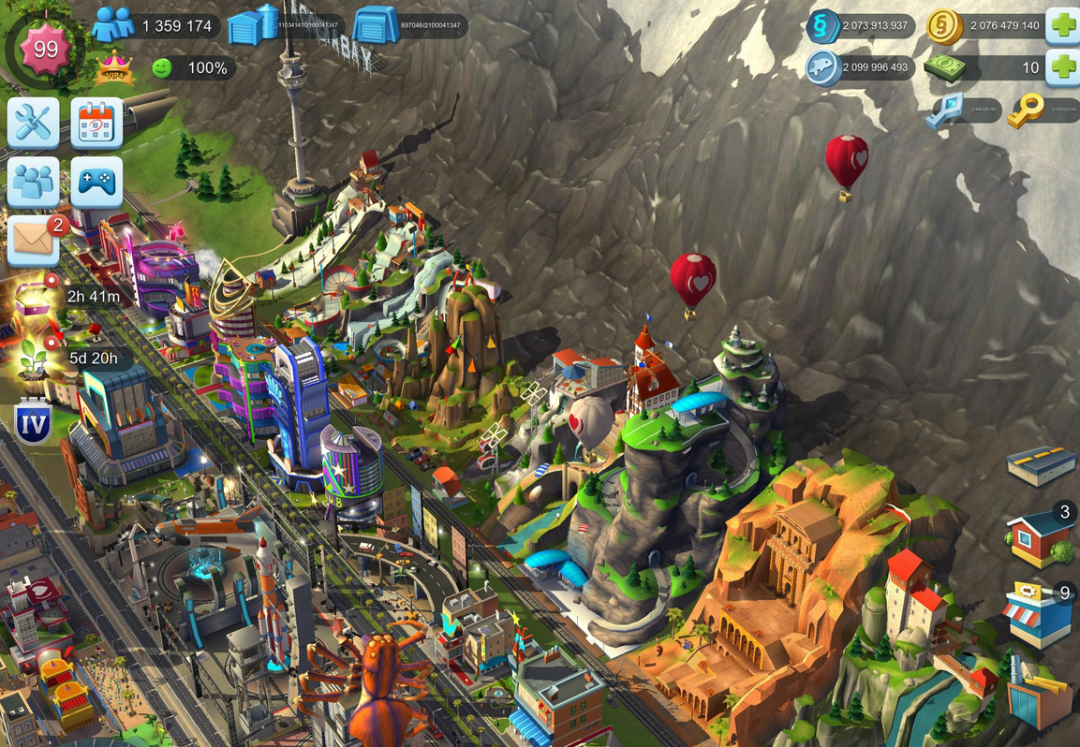Open the calendar events button
The height and width of the screenshot is (747, 1080).
[x=96, y=123]
